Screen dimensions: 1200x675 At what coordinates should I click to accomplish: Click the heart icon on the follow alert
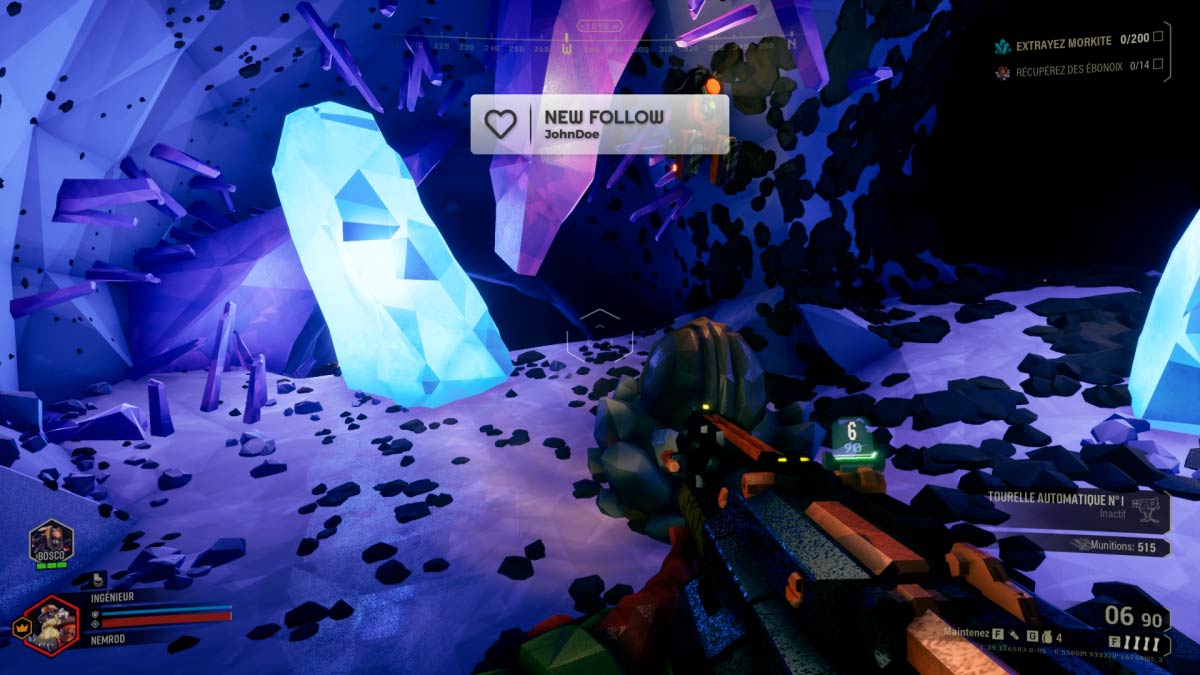pyautogui.click(x=500, y=124)
